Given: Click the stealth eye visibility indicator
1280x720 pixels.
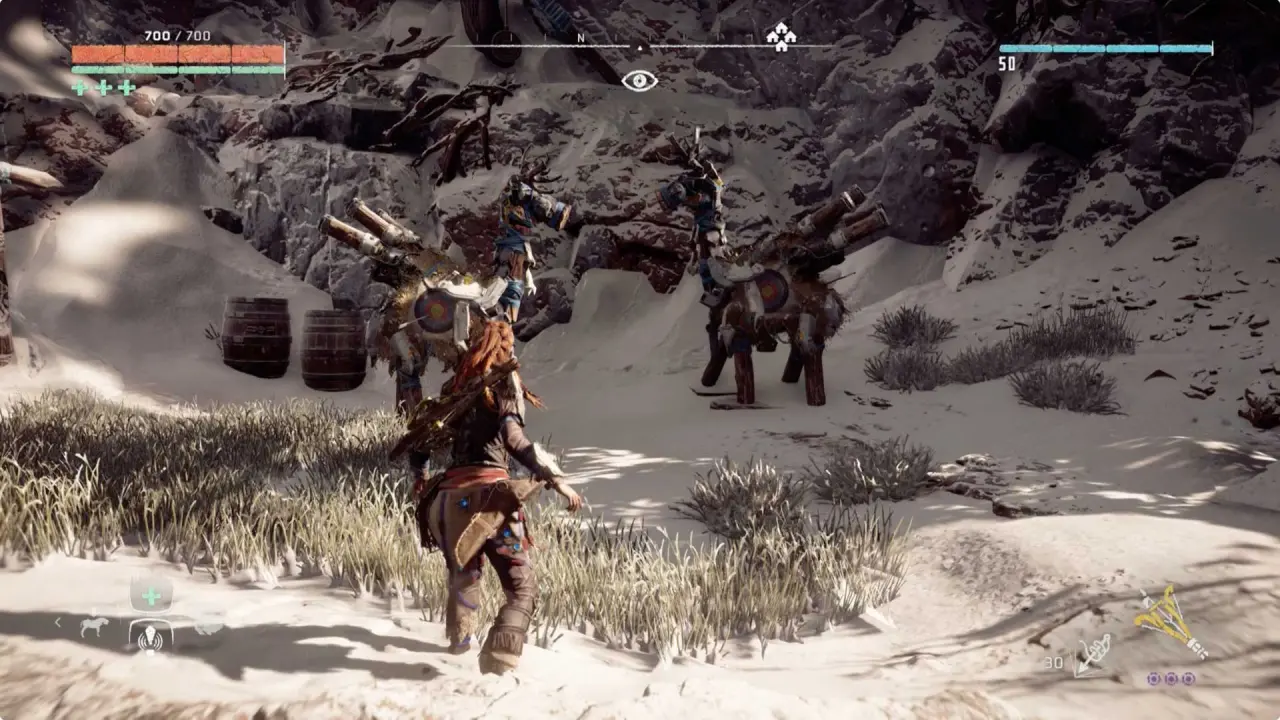Looking at the screenshot, I should tap(639, 81).
